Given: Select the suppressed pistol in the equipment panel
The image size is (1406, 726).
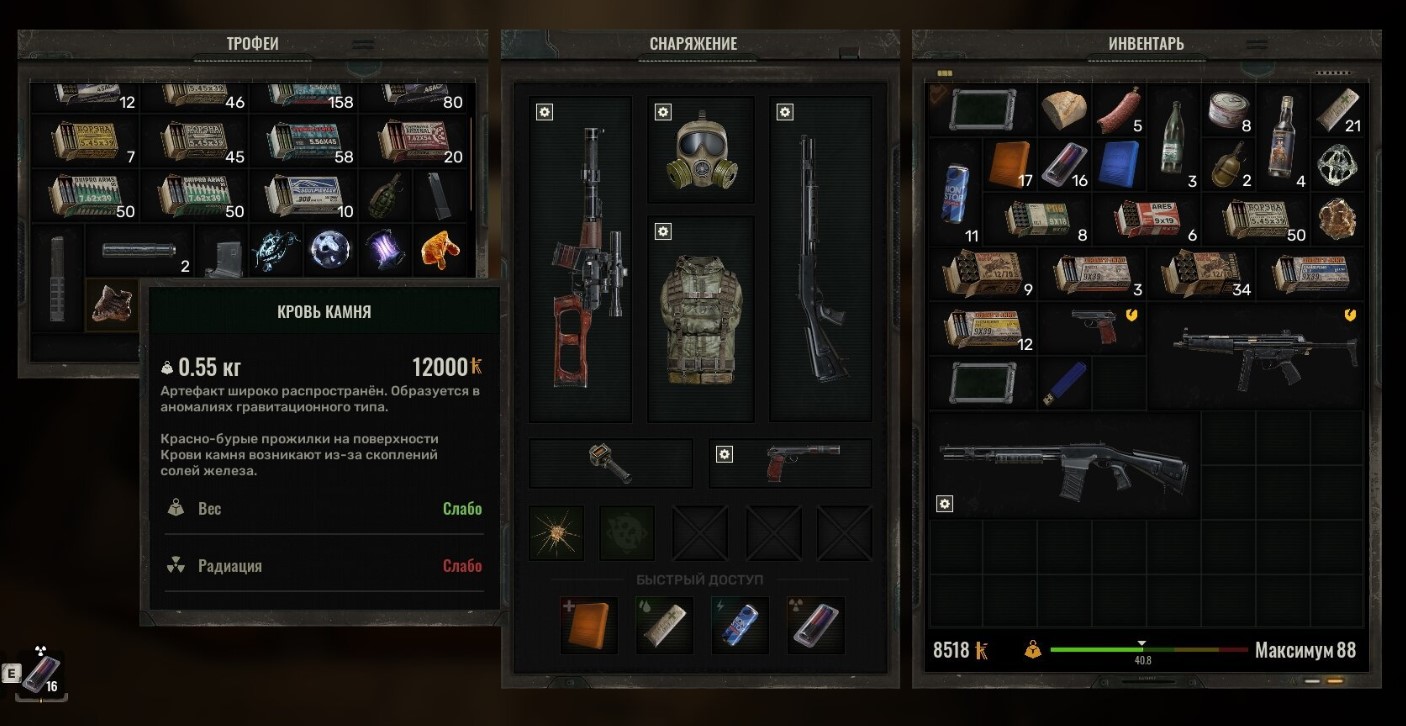Looking at the screenshot, I should [x=790, y=463].
